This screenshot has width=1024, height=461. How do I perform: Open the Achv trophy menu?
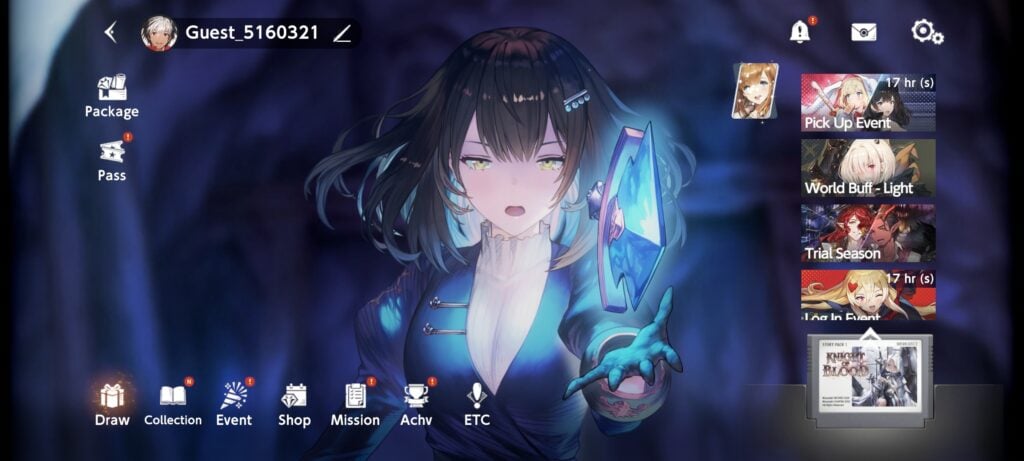(416, 404)
